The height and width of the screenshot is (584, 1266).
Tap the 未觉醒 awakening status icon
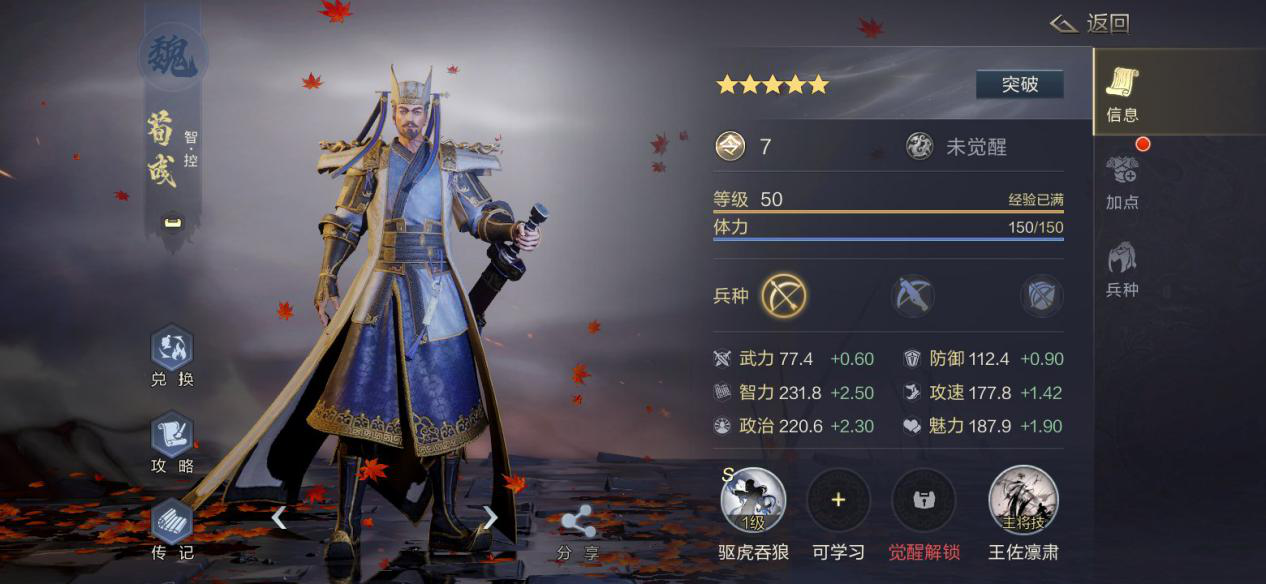pyautogui.click(x=920, y=147)
